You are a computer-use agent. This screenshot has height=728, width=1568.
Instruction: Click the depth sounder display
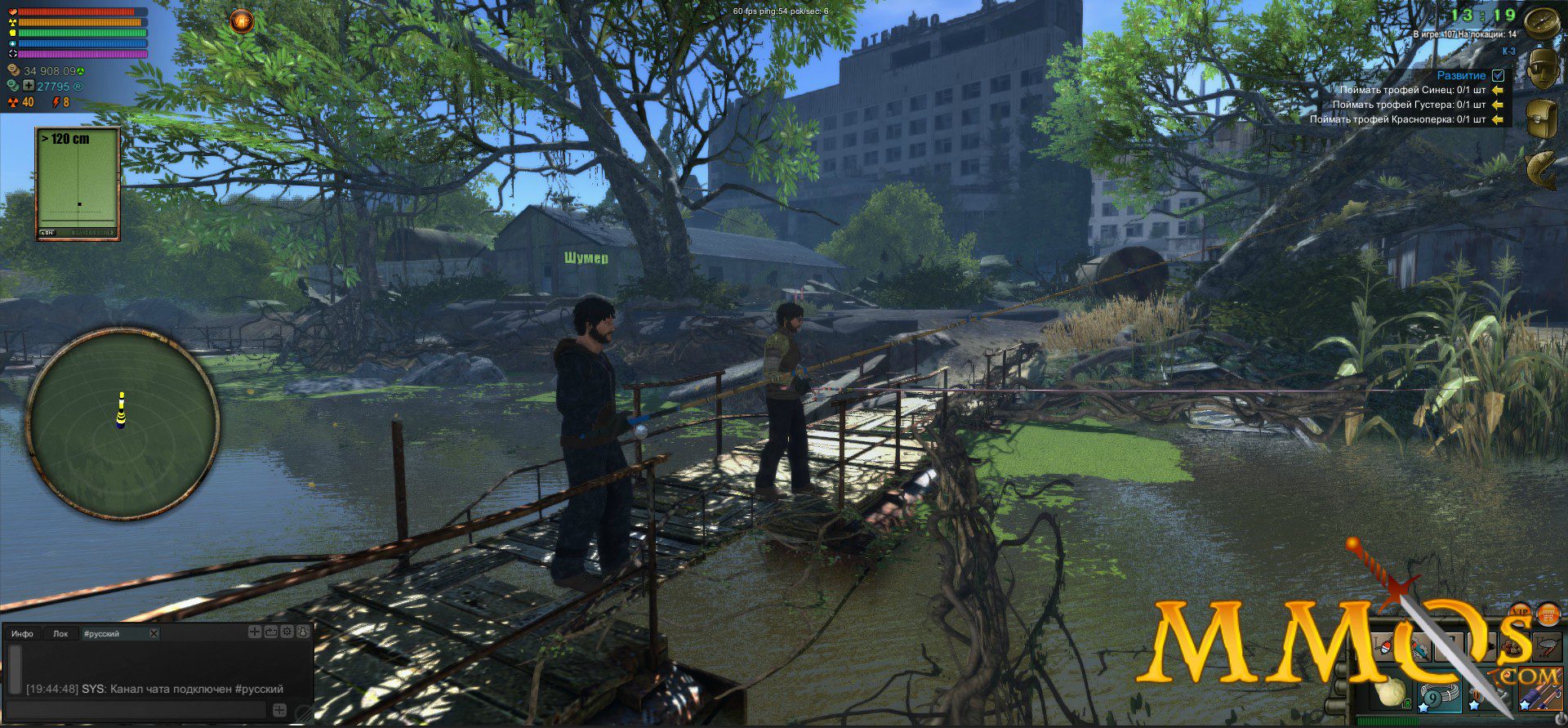[78, 183]
